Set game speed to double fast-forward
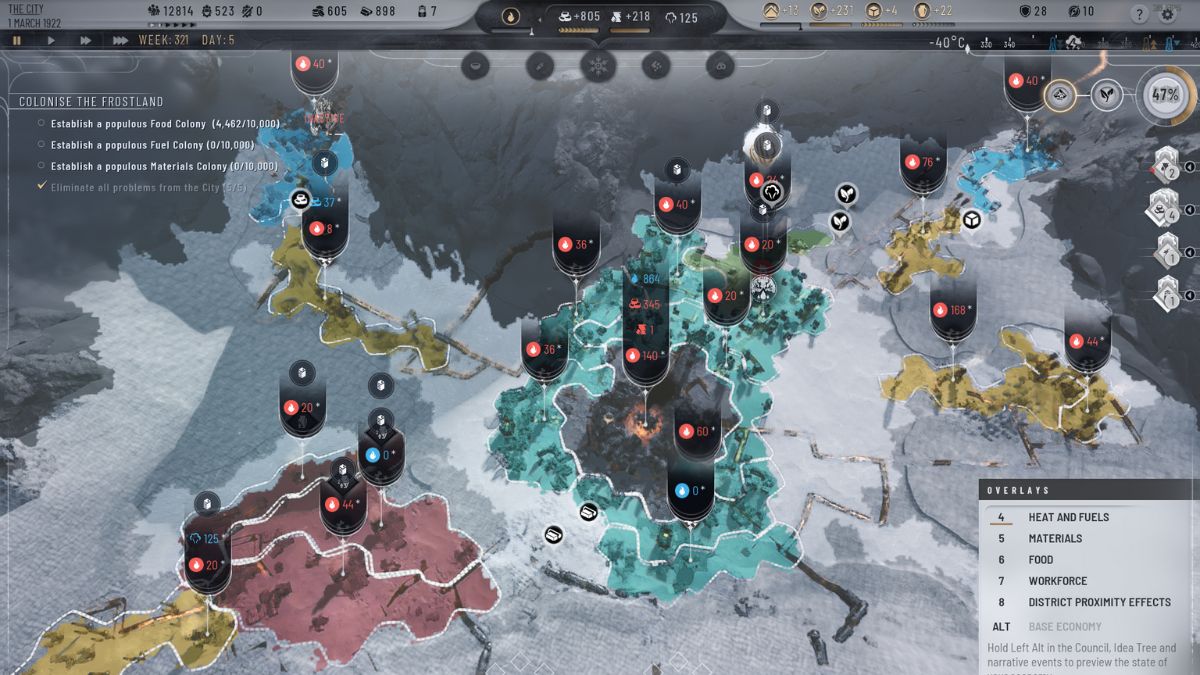This screenshot has width=1200, height=675. pos(86,40)
